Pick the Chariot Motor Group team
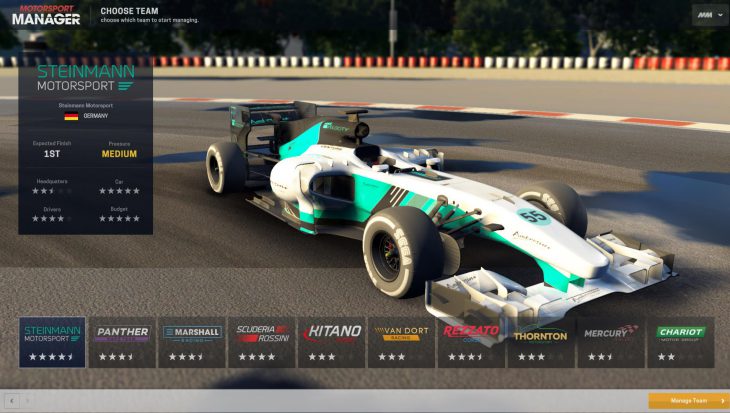 tap(681, 342)
